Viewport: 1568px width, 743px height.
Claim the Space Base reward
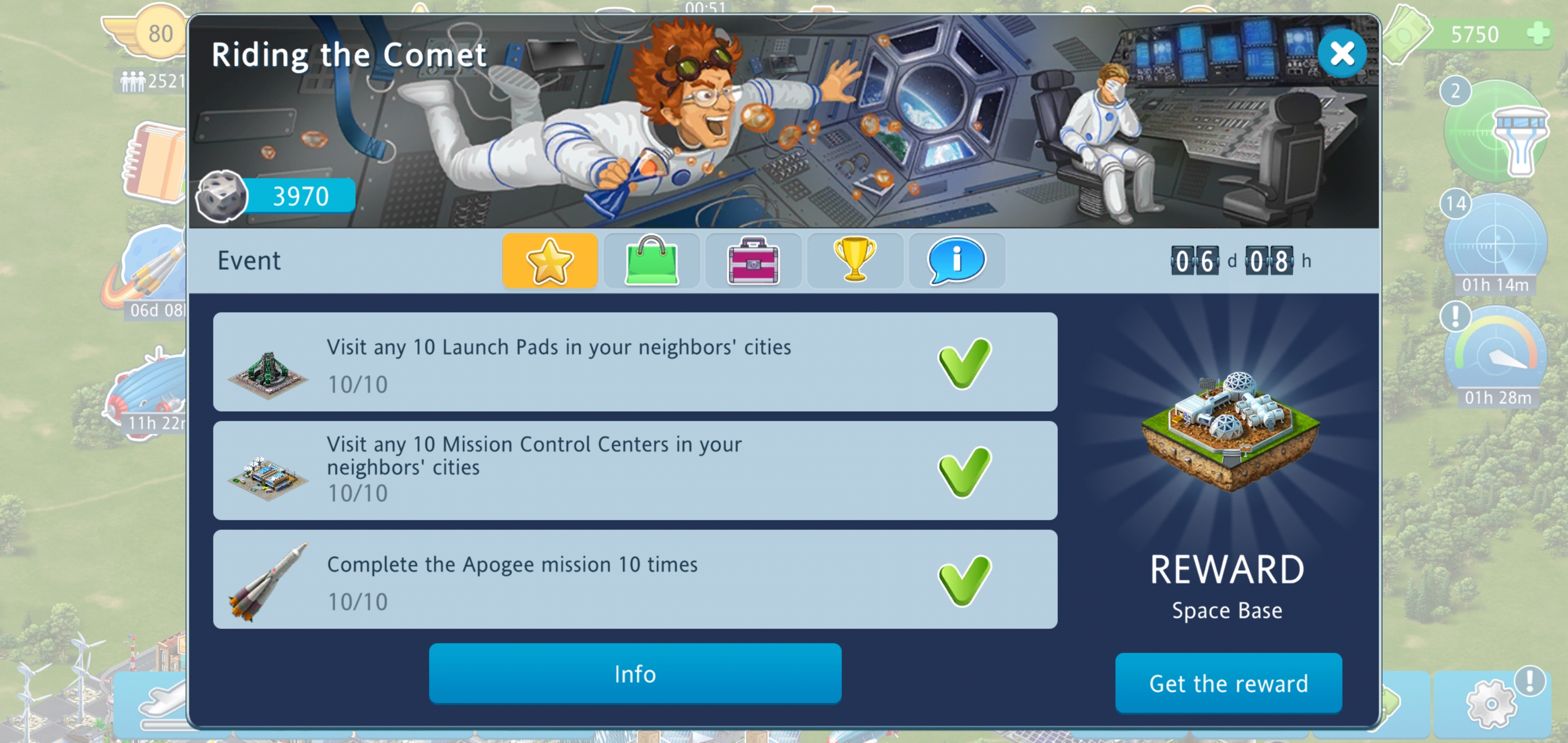click(1228, 683)
